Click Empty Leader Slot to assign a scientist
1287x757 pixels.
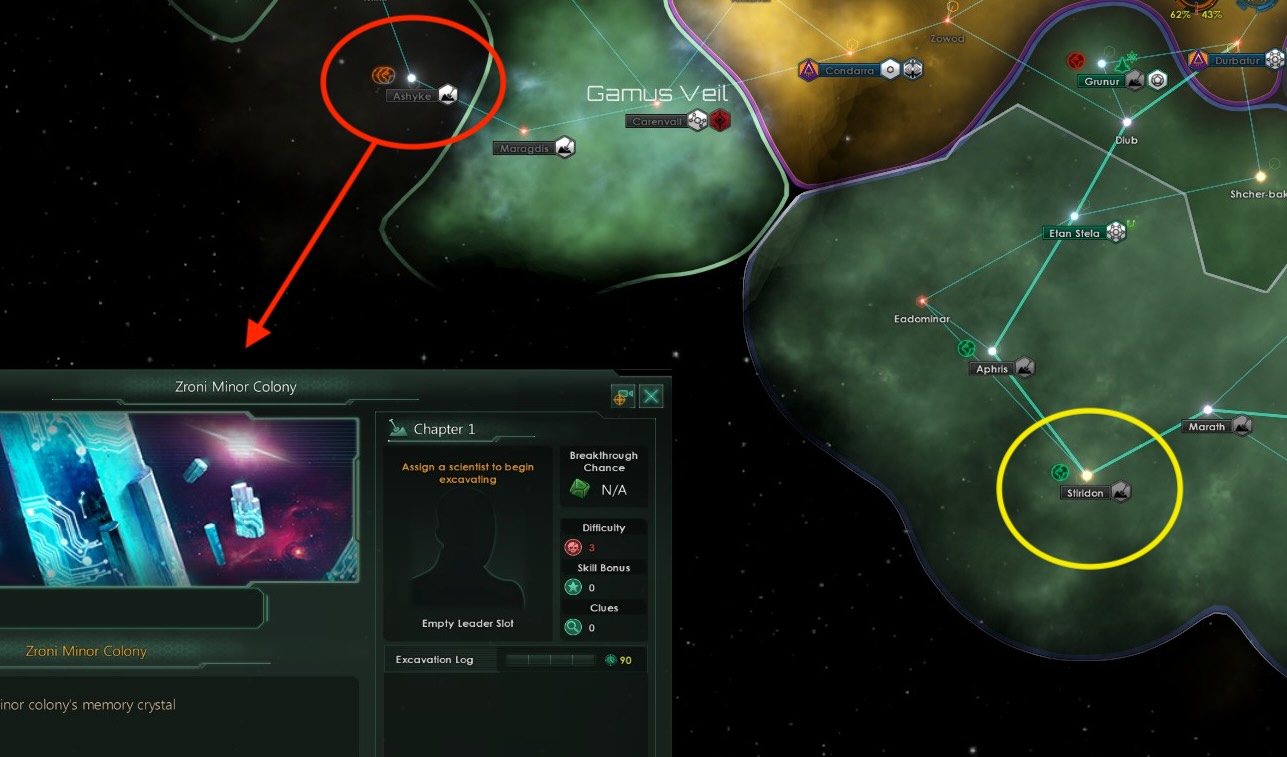466,555
